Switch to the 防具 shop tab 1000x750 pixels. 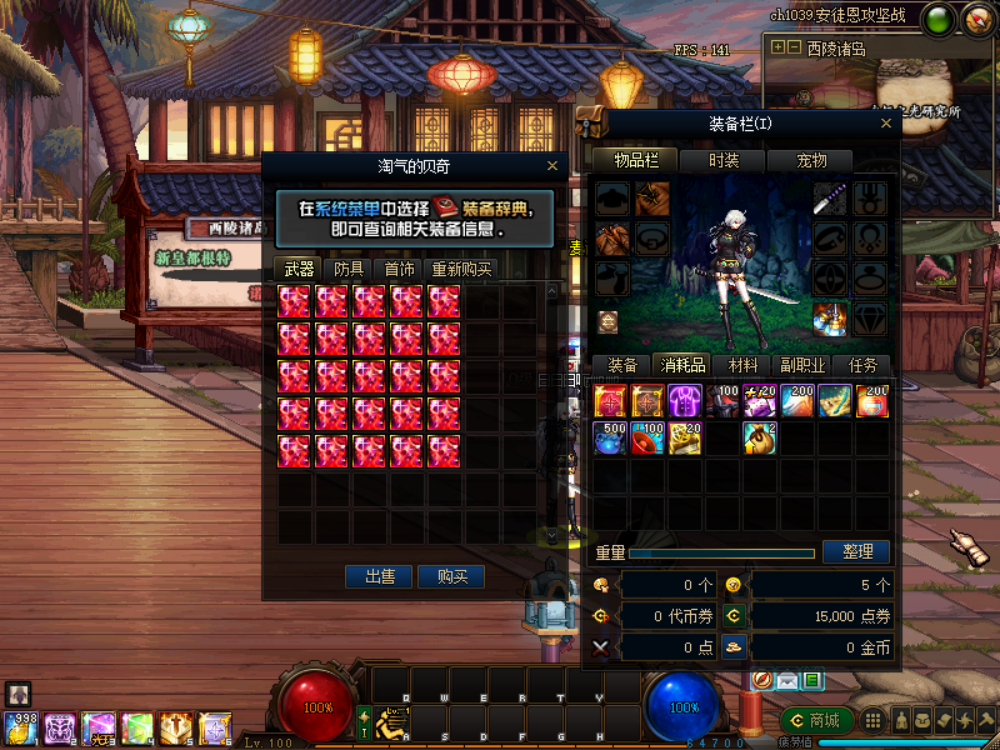349,269
